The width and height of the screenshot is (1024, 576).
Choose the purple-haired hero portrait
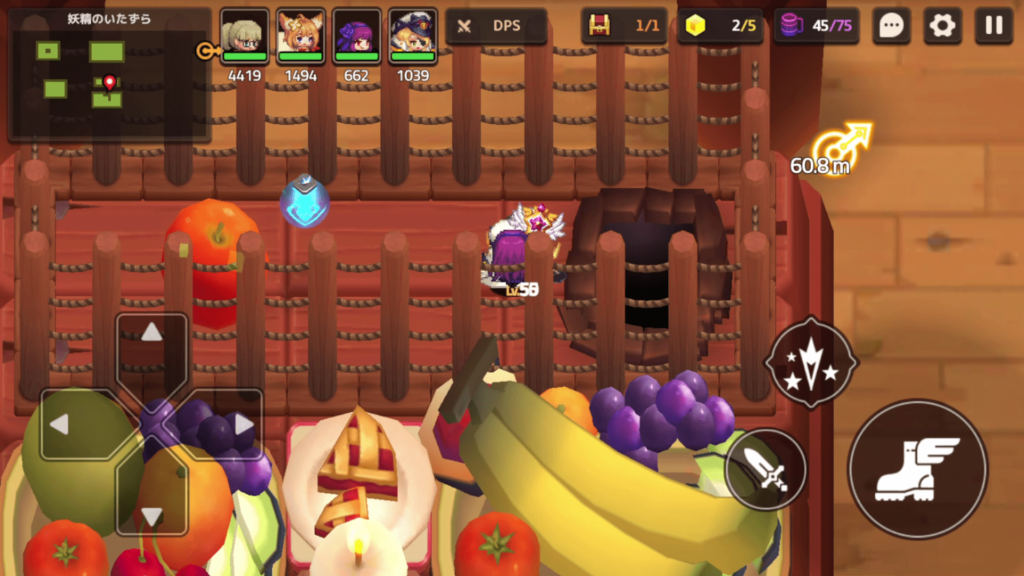[357, 36]
